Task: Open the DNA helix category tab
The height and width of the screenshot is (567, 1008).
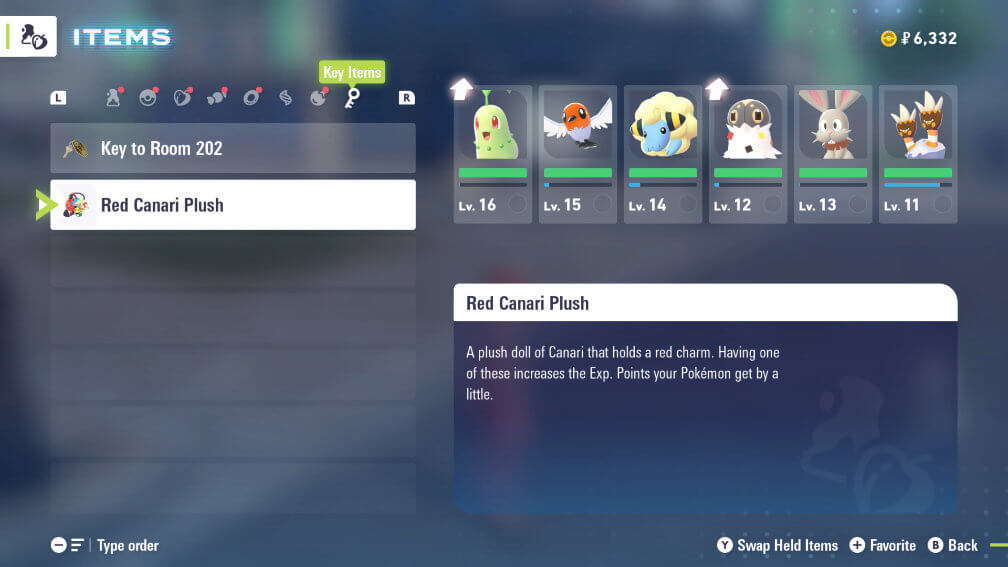Action: pyautogui.click(x=285, y=98)
